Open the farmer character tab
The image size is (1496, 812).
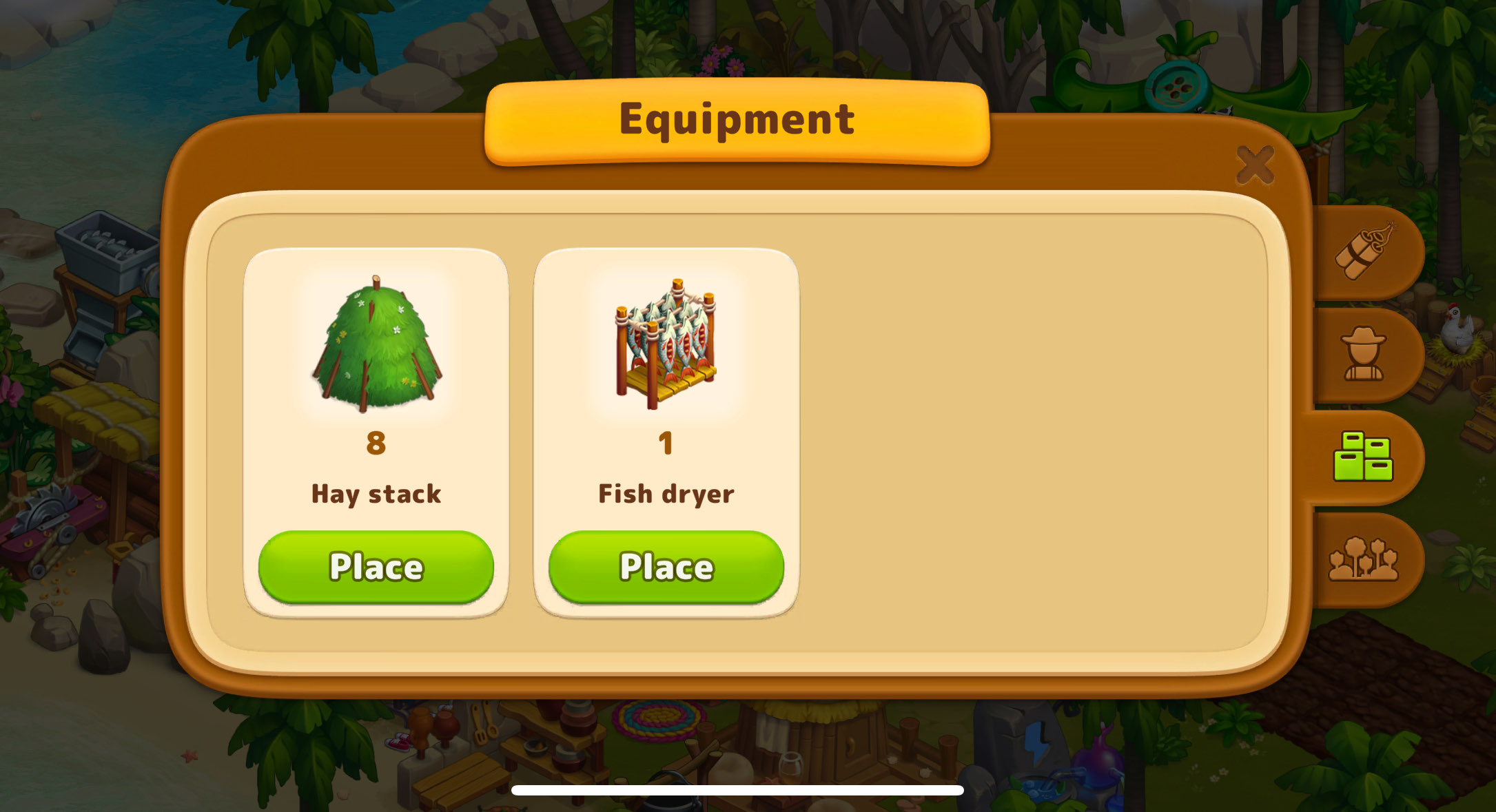point(1363,354)
